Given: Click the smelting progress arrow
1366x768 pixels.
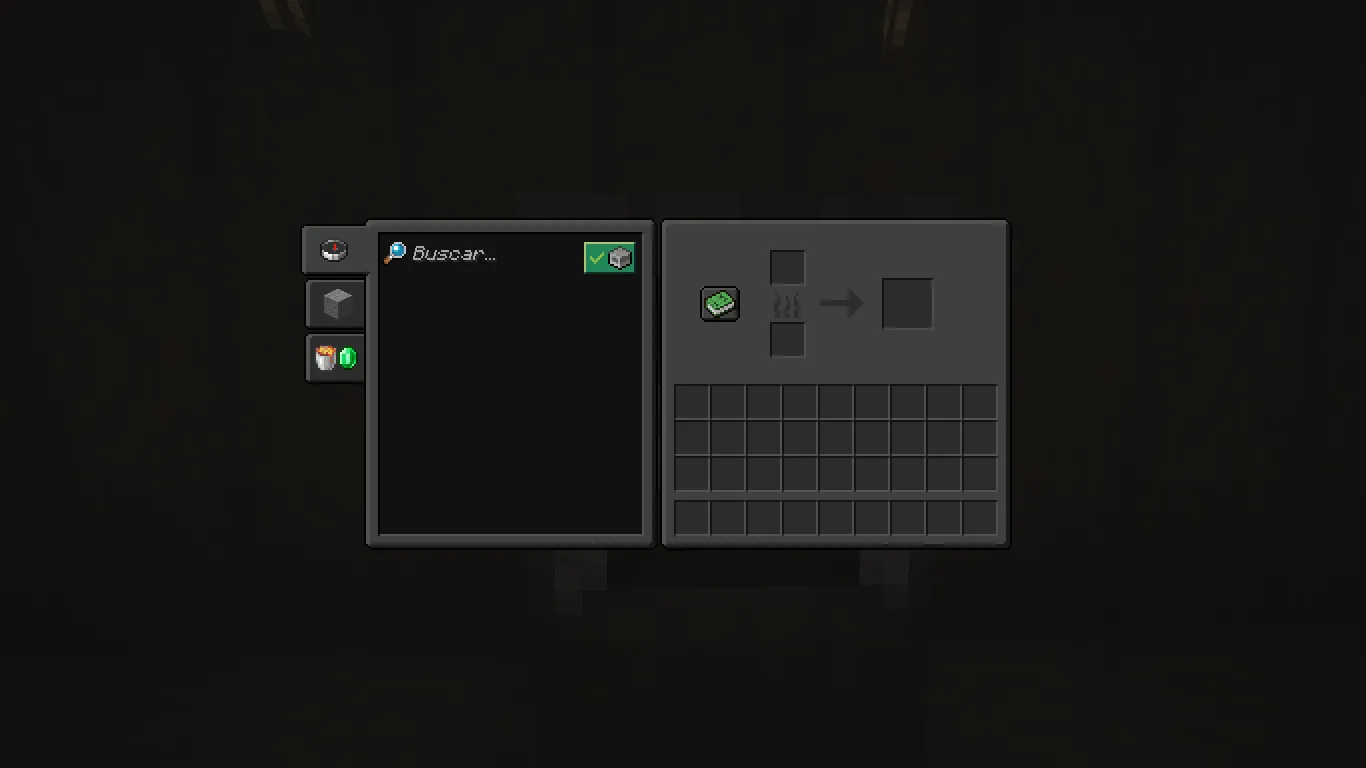Looking at the screenshot, I should click(x=843, y=303).
